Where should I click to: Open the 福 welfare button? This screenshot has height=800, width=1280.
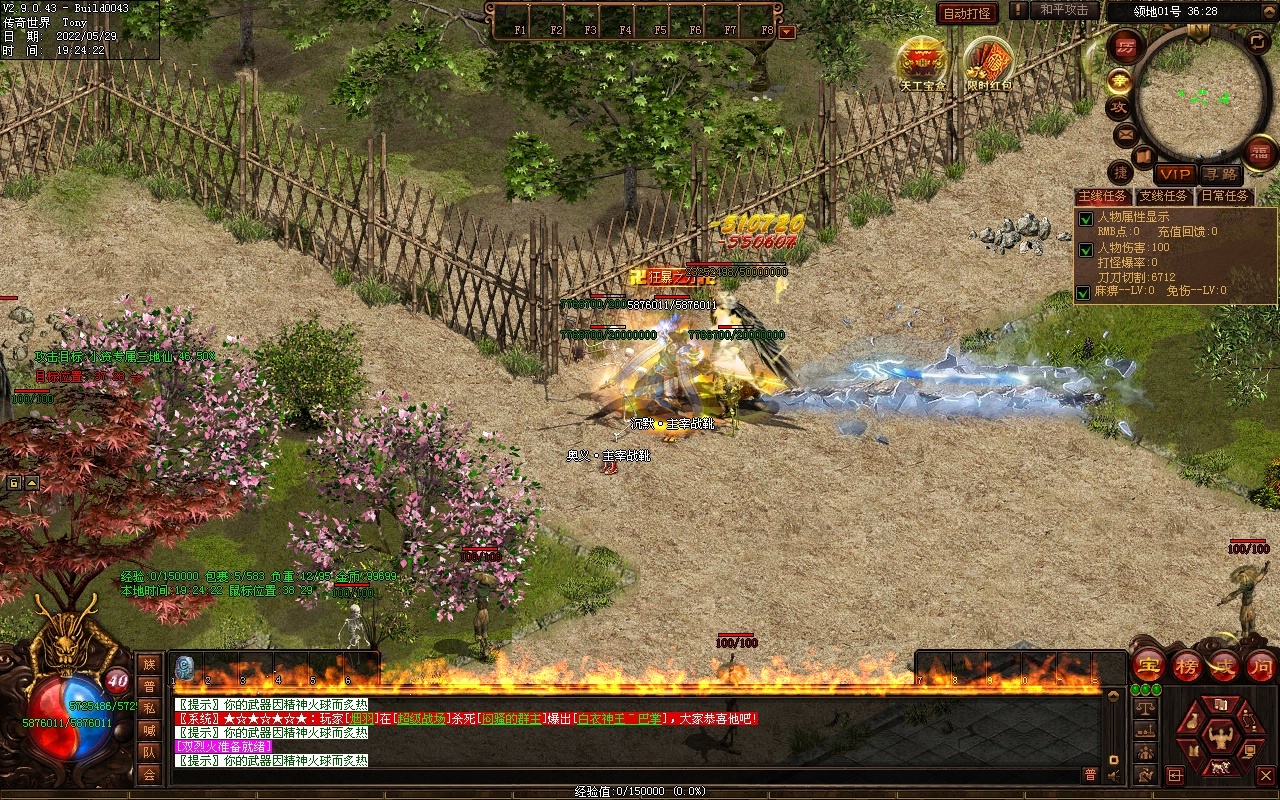(1260, 152)
